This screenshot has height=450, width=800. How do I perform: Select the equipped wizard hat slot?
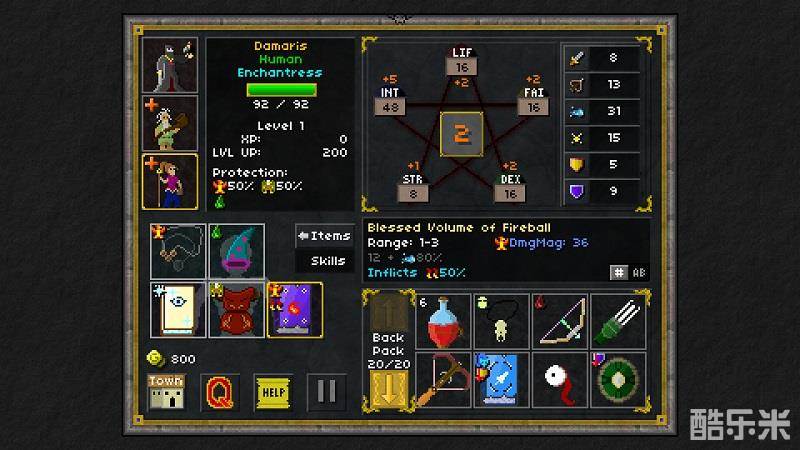pos(236,252)
